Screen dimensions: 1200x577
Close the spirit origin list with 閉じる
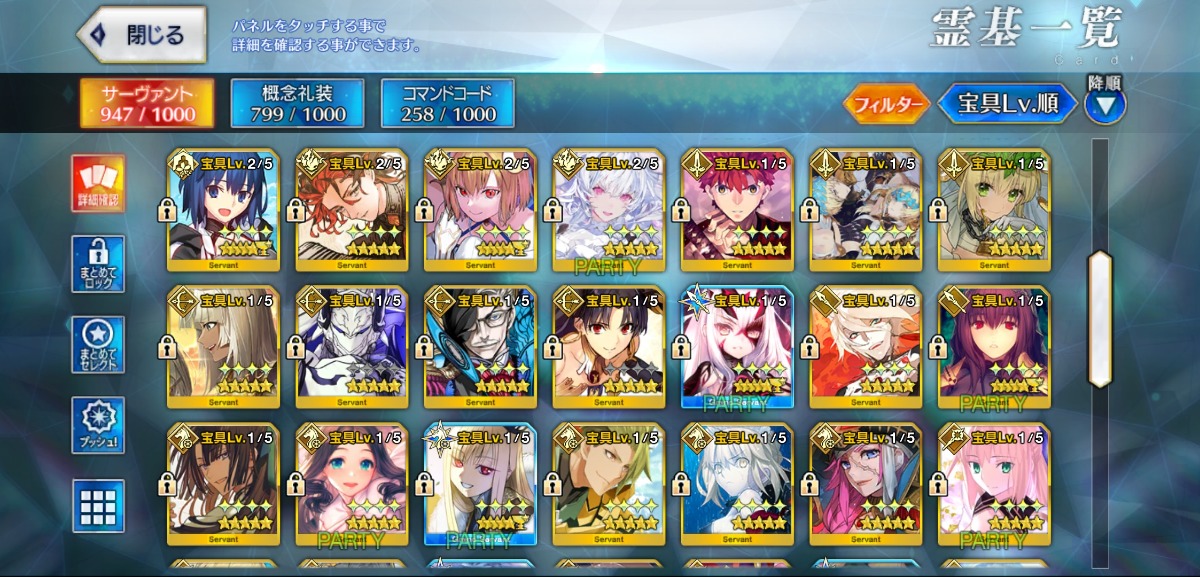(x=141, y=35)
